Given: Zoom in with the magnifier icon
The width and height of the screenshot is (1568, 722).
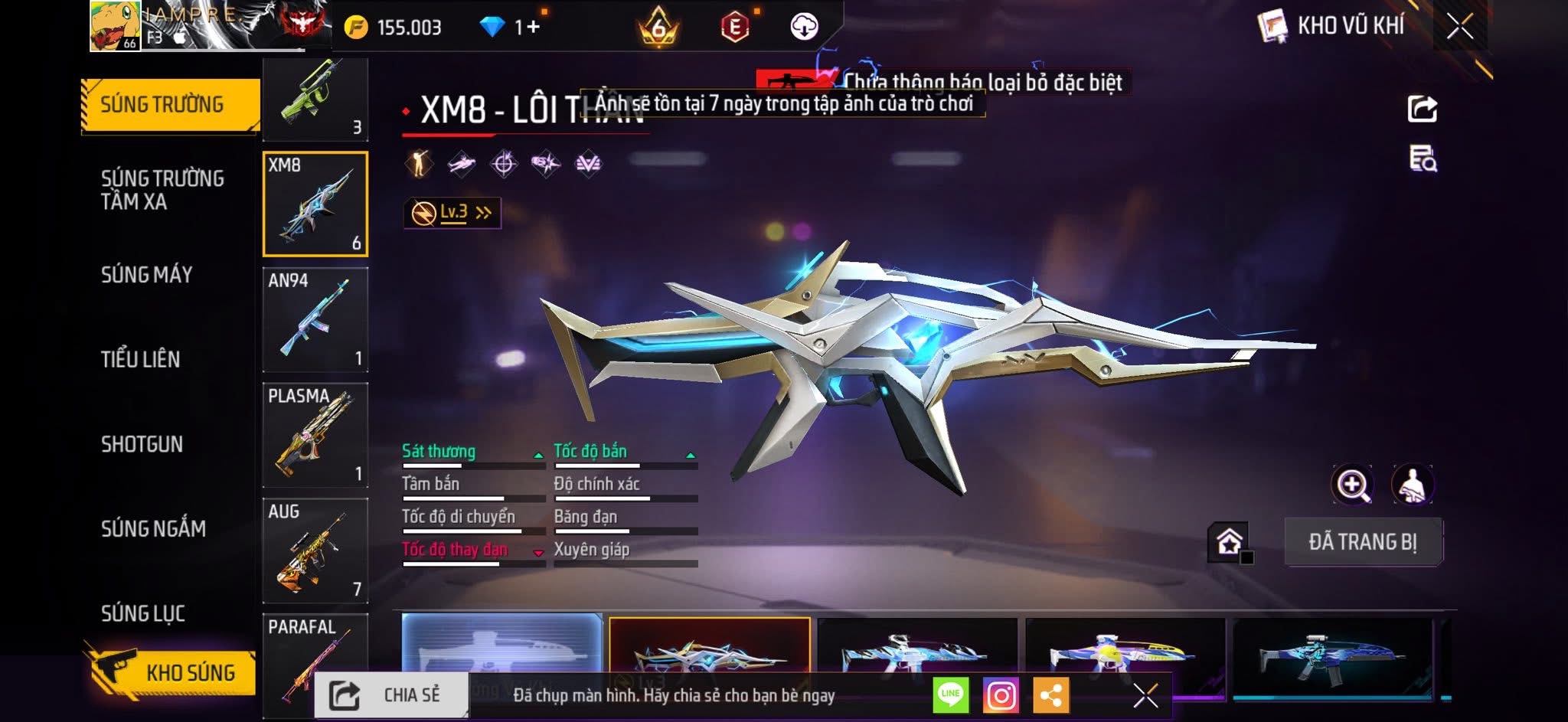Looking at the screenshot, I should tap(1353, 485).
